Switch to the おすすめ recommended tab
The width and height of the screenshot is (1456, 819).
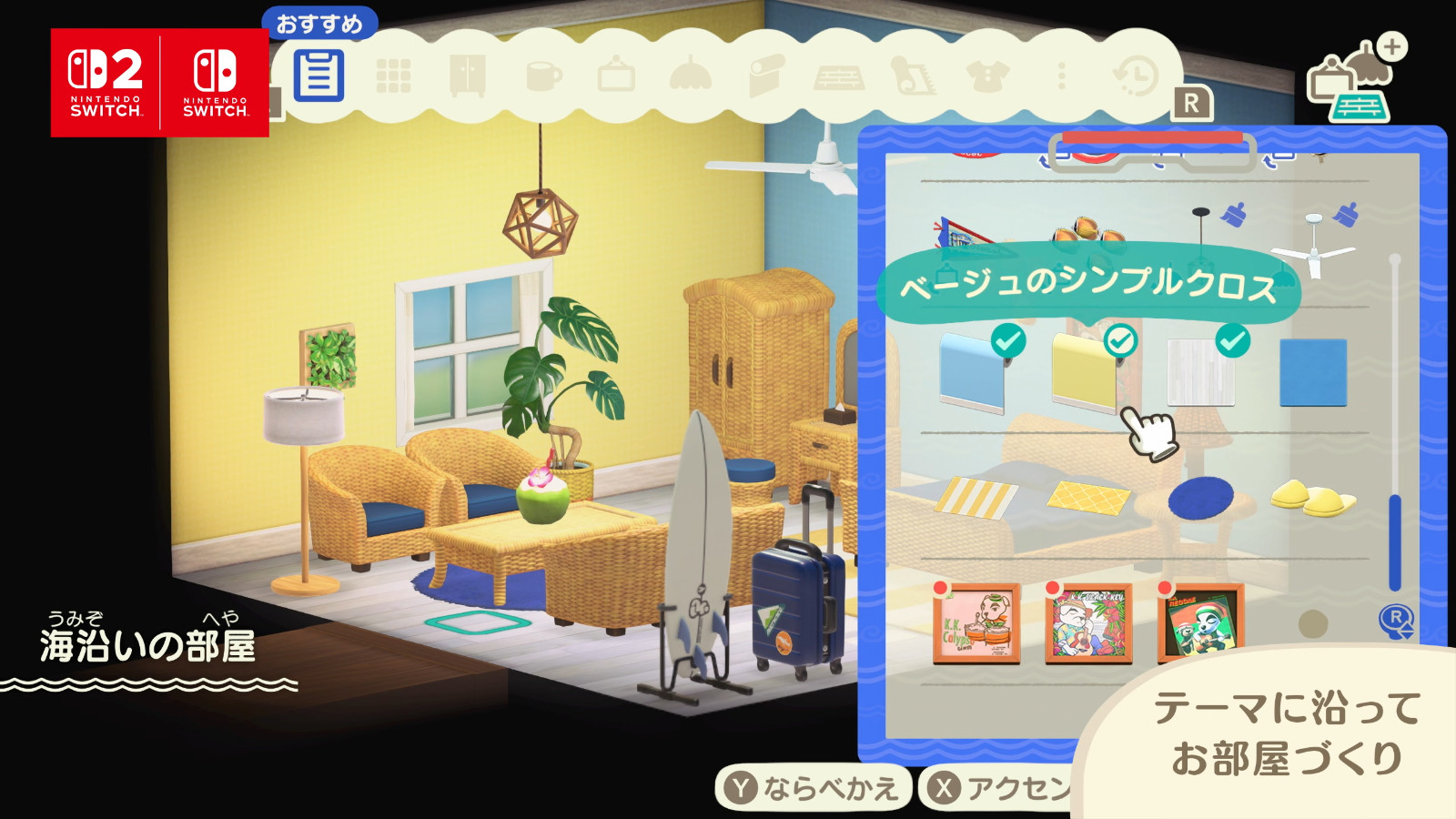[x=320, y=27]
